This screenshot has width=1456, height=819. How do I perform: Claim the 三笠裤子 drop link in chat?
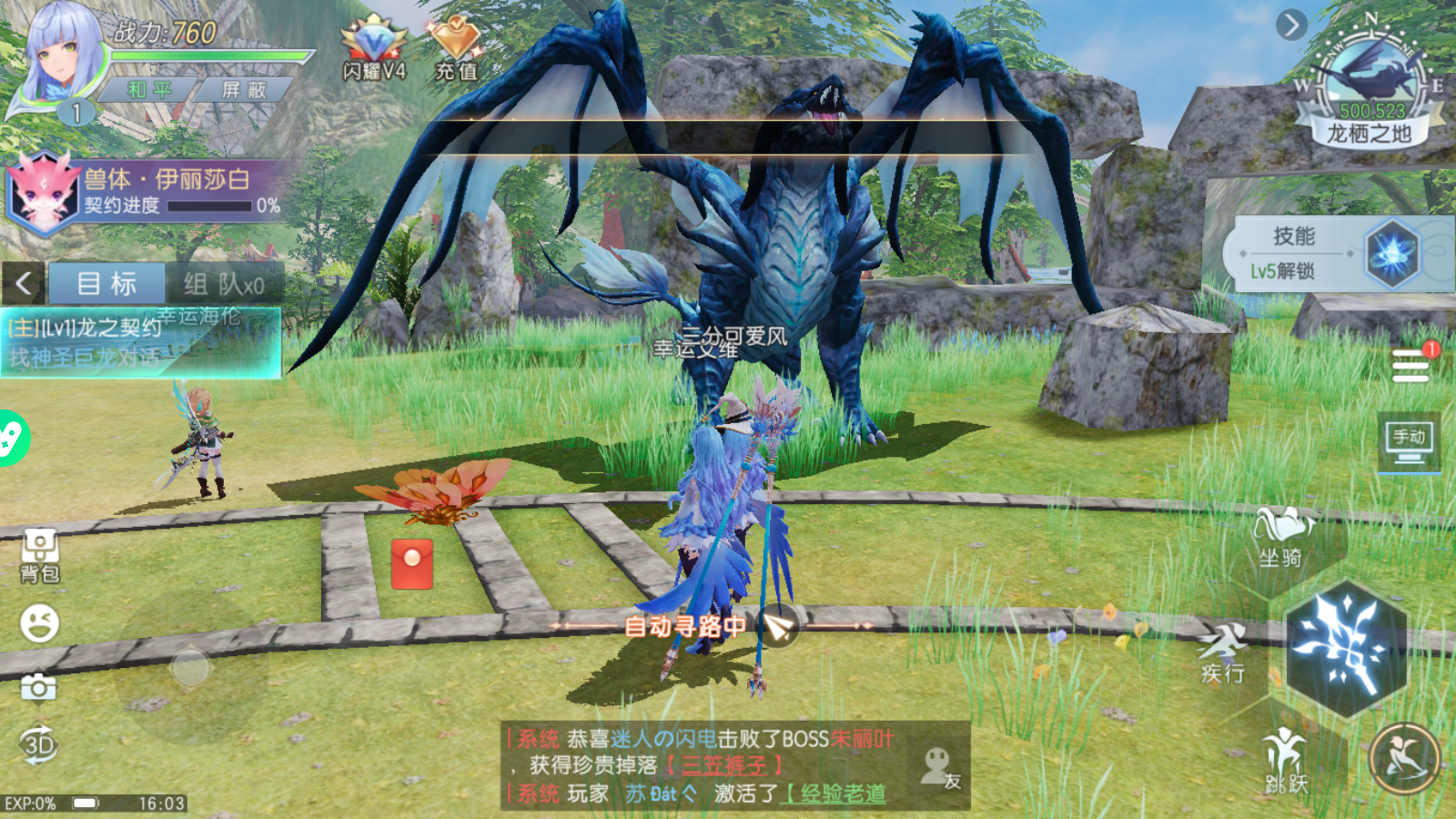723,765
